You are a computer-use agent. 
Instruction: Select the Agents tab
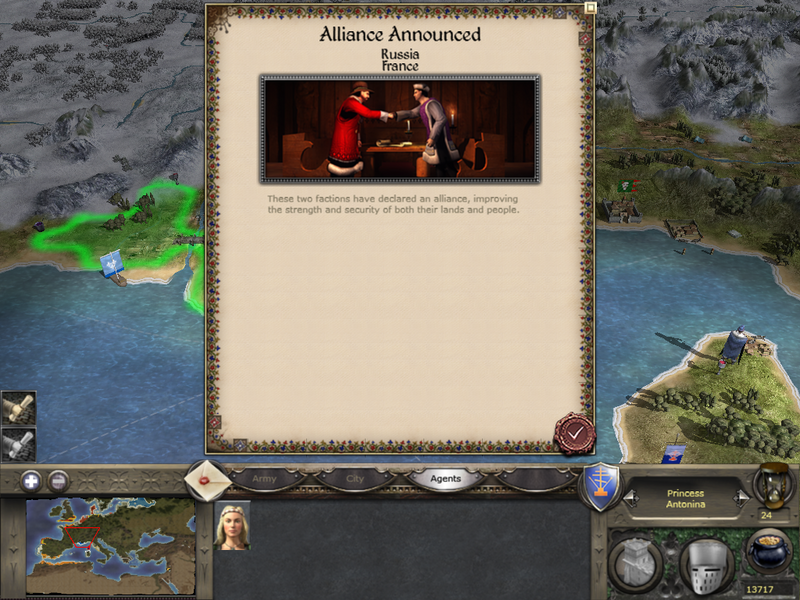click(x=445, y=479)
